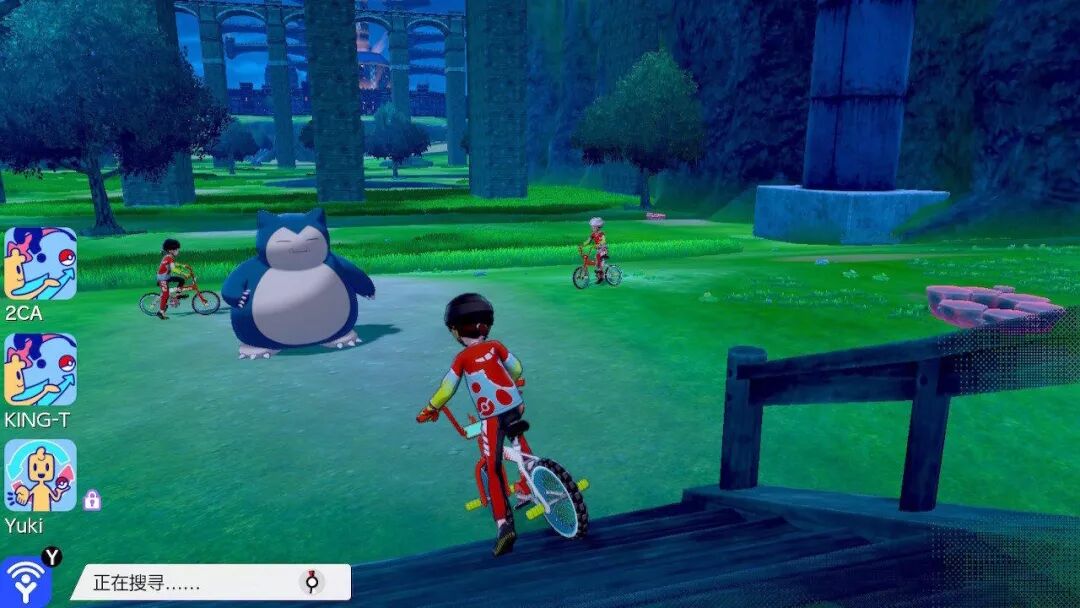Click the lock icon beside Yuki

pyautogui.click(x=92, y=500)
